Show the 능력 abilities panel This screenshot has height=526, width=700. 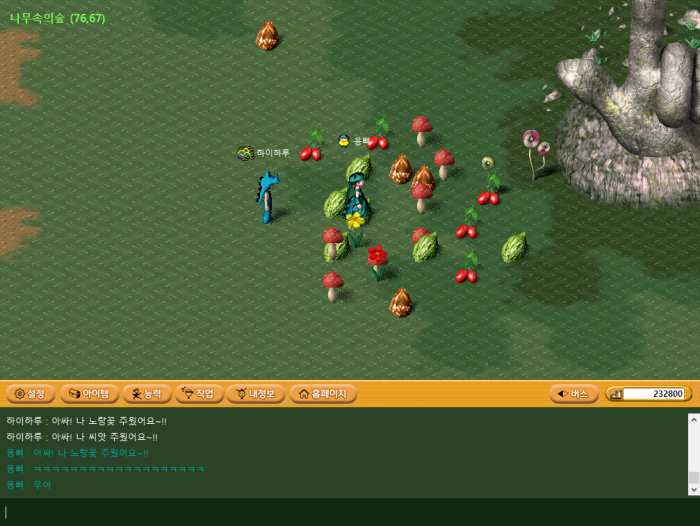[147, 394]
